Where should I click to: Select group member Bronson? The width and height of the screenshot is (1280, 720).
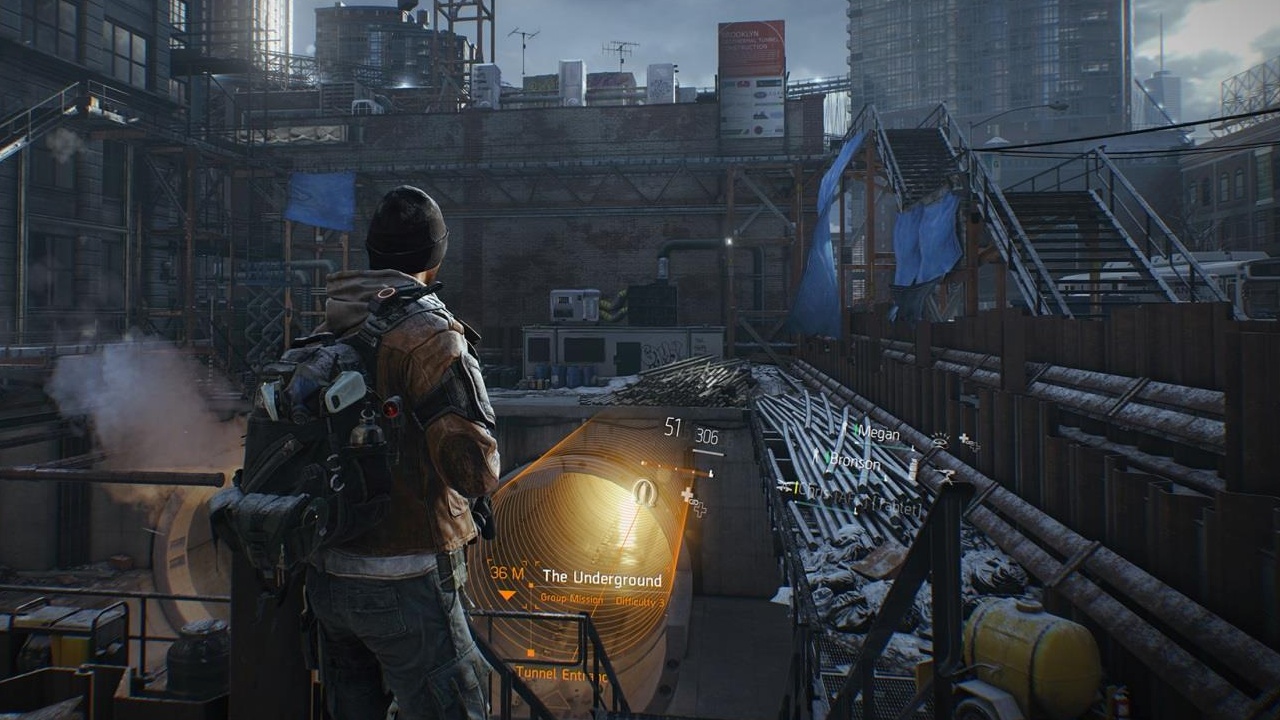(x=853, y=463)
